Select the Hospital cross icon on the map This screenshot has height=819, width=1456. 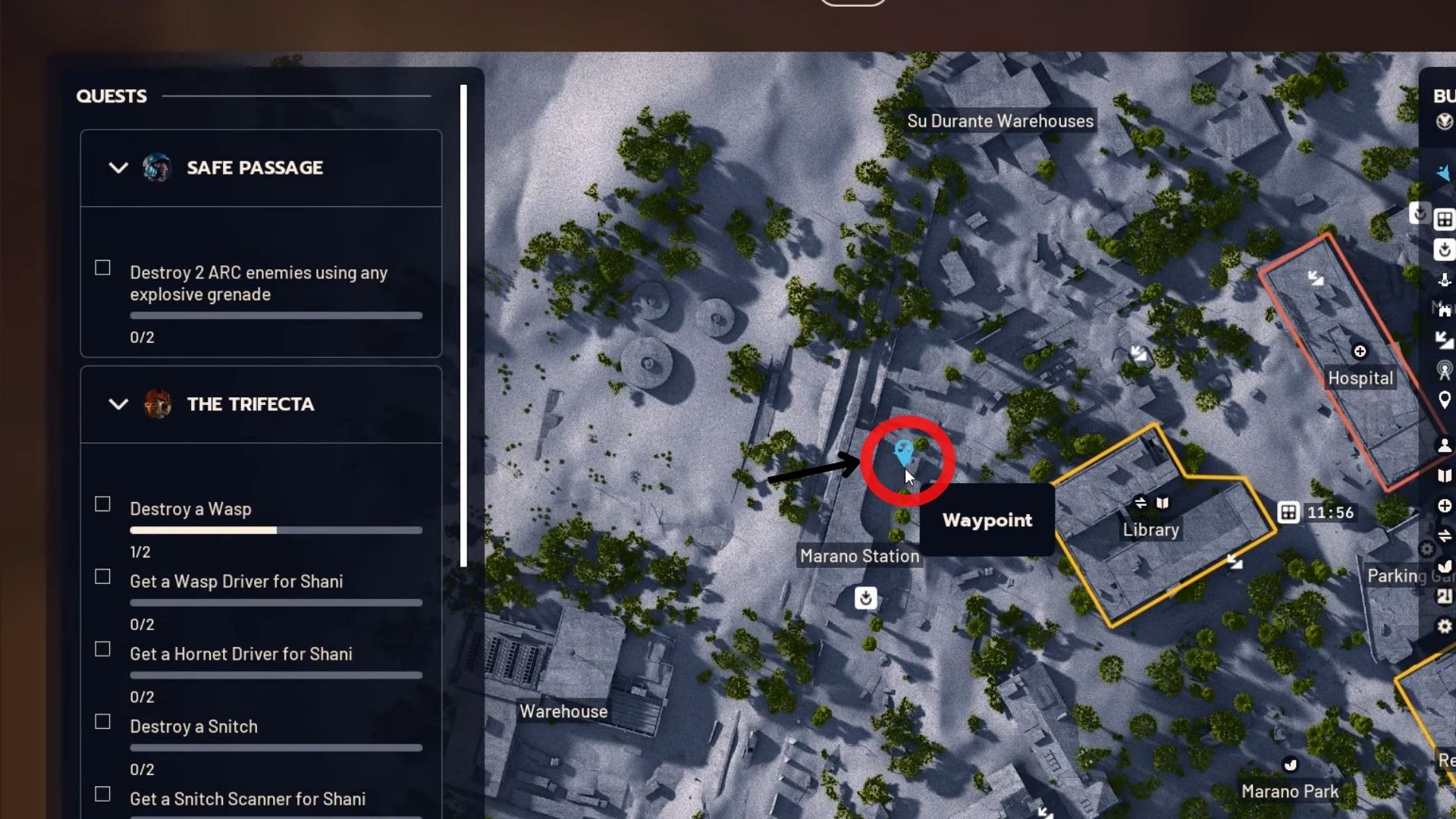pyautogui.click(x=1361, y=351)
